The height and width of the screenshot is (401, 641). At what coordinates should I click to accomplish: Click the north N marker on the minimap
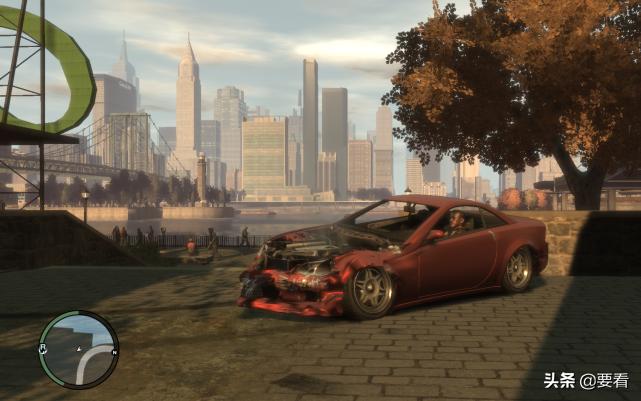pyautogui.click(x=114, y=352)
